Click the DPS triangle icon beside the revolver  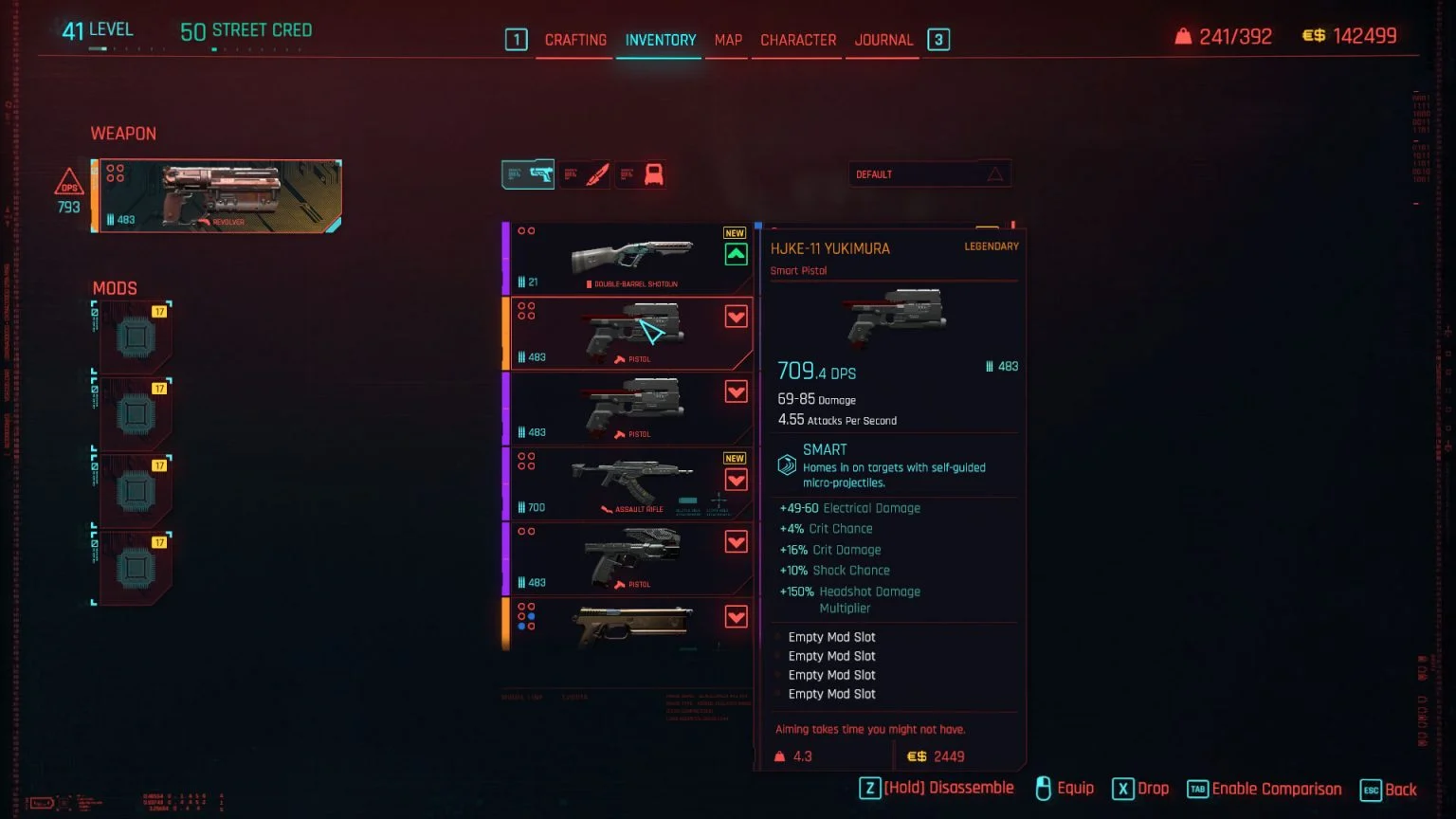[67, 187]
